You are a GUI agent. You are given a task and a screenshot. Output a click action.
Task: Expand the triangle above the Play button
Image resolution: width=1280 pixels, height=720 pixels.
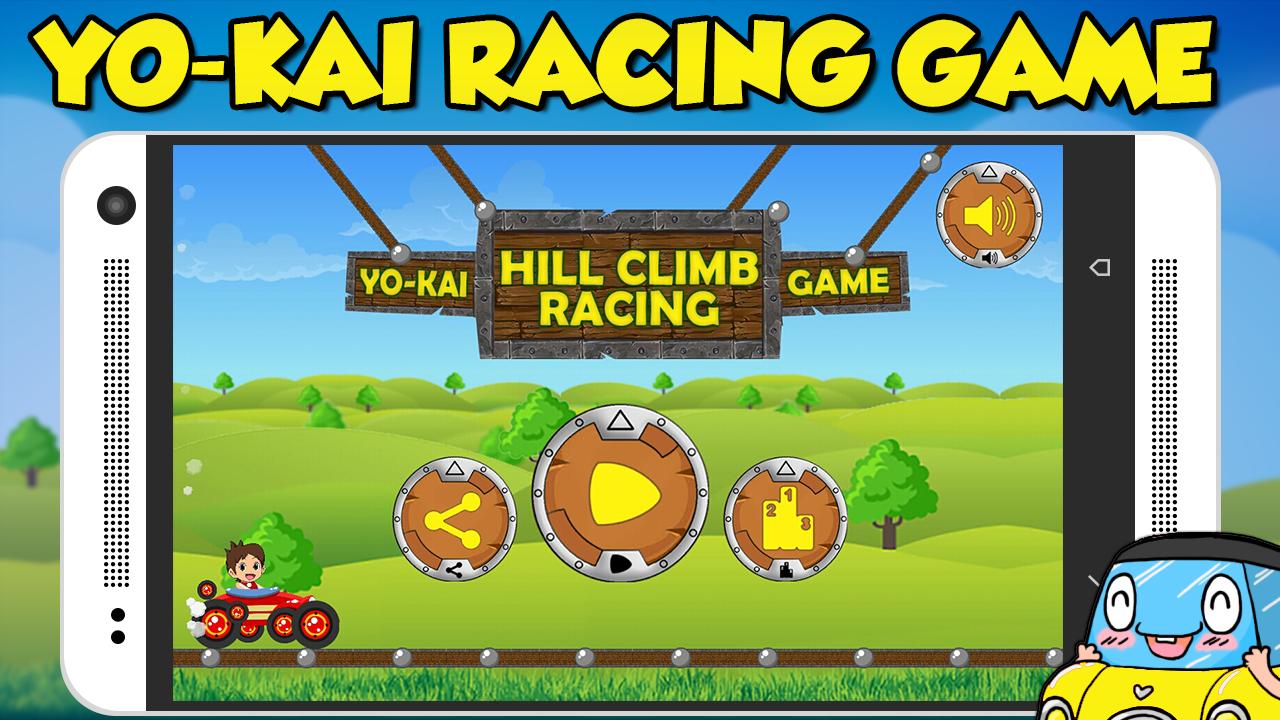pyautogui.click(x=621, y=418)
